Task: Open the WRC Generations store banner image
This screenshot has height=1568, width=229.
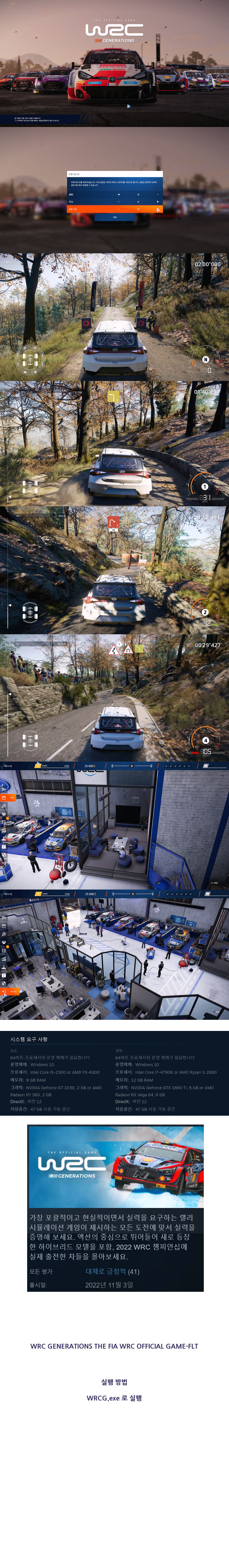Action: [115, 1166]
